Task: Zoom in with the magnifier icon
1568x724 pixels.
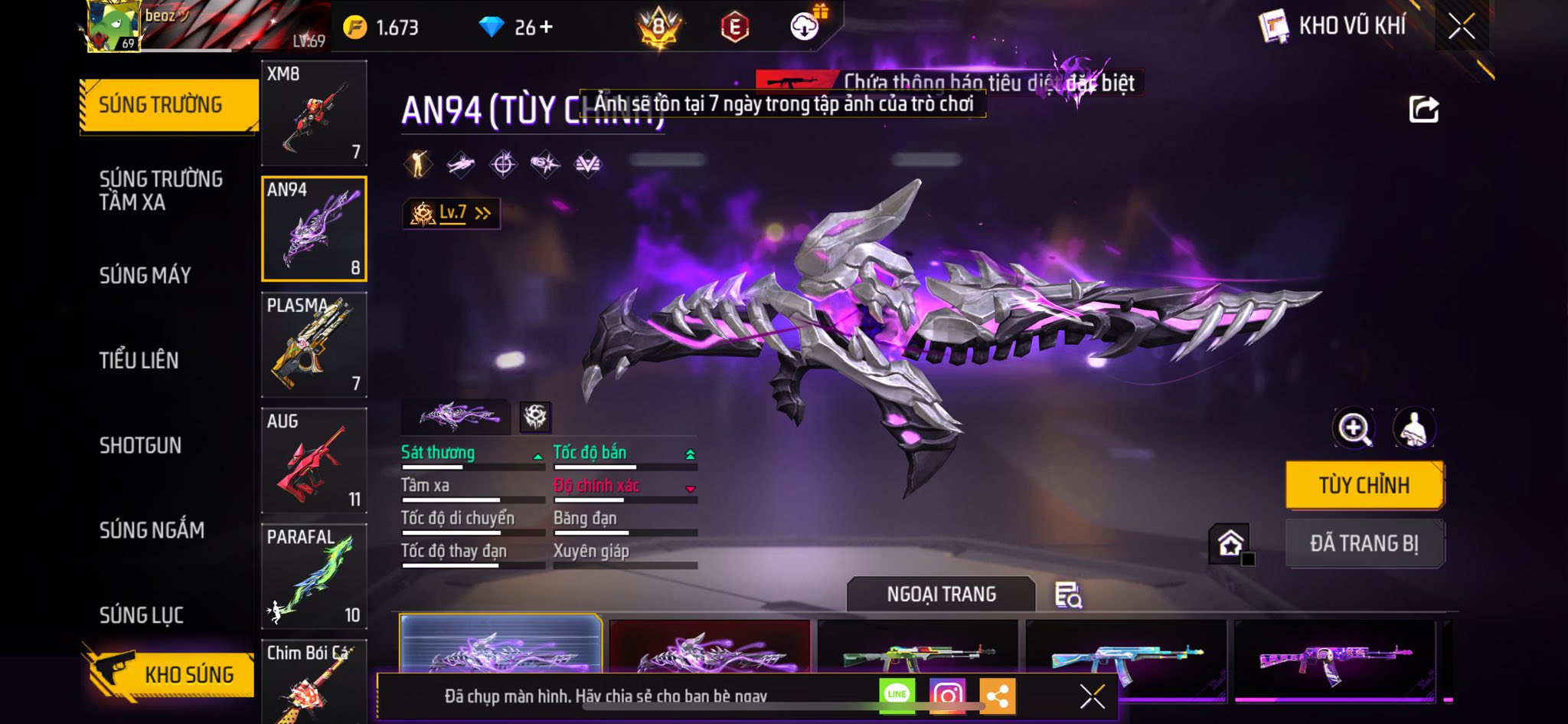Action: coord(1354,428)
